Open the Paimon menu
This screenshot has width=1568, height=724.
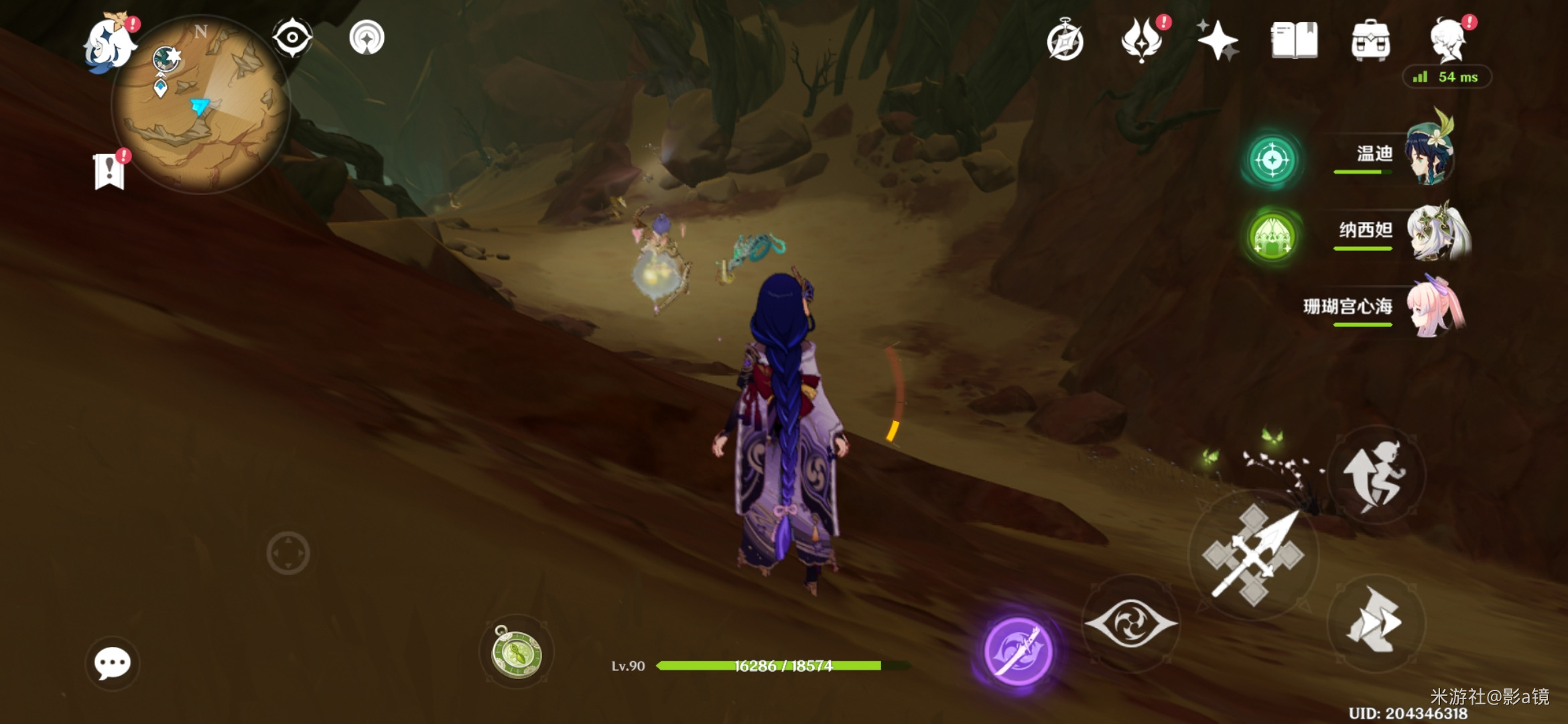click(x=109, y=43)
